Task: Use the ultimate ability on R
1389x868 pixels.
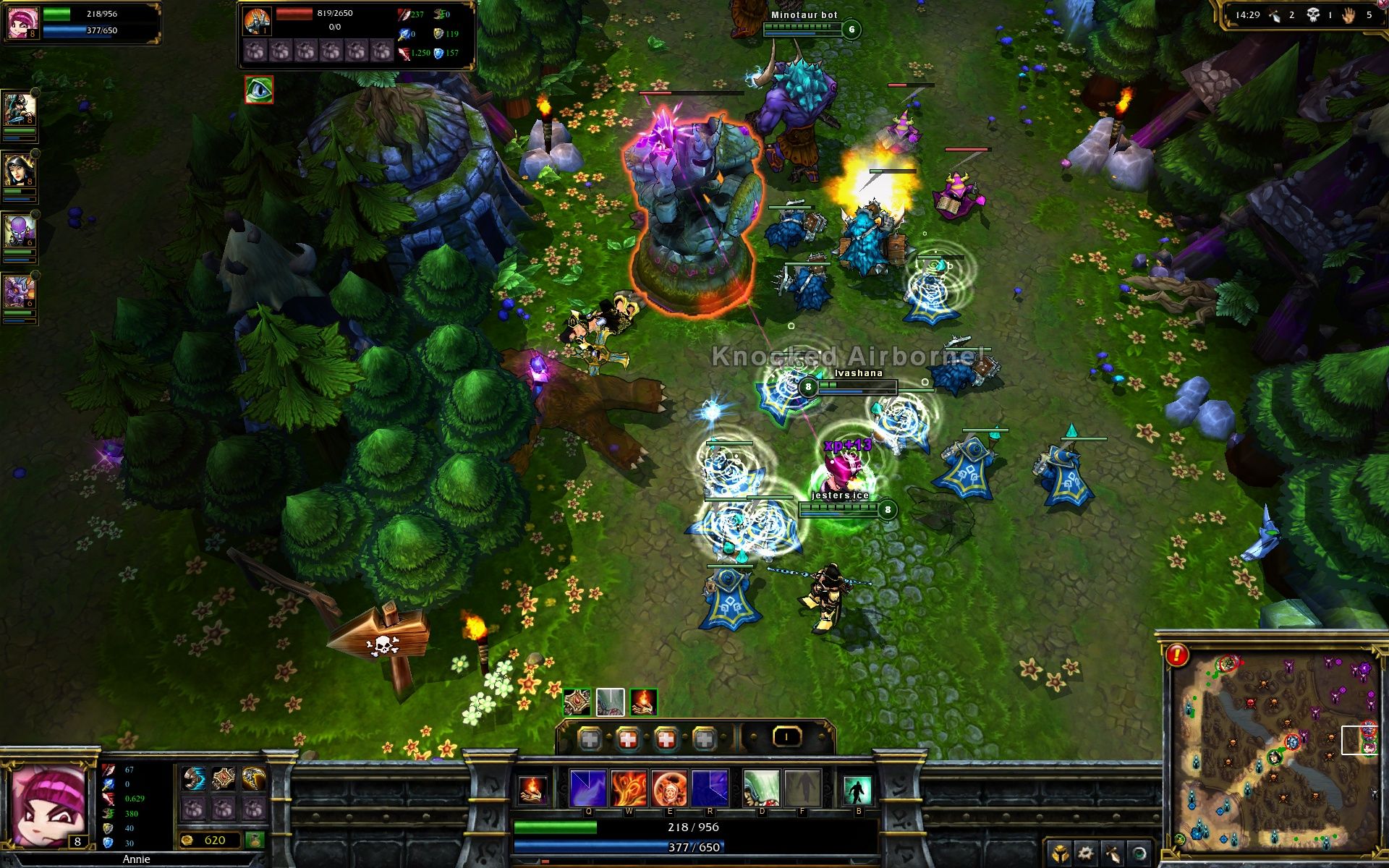Action: (x=710, y=788)
